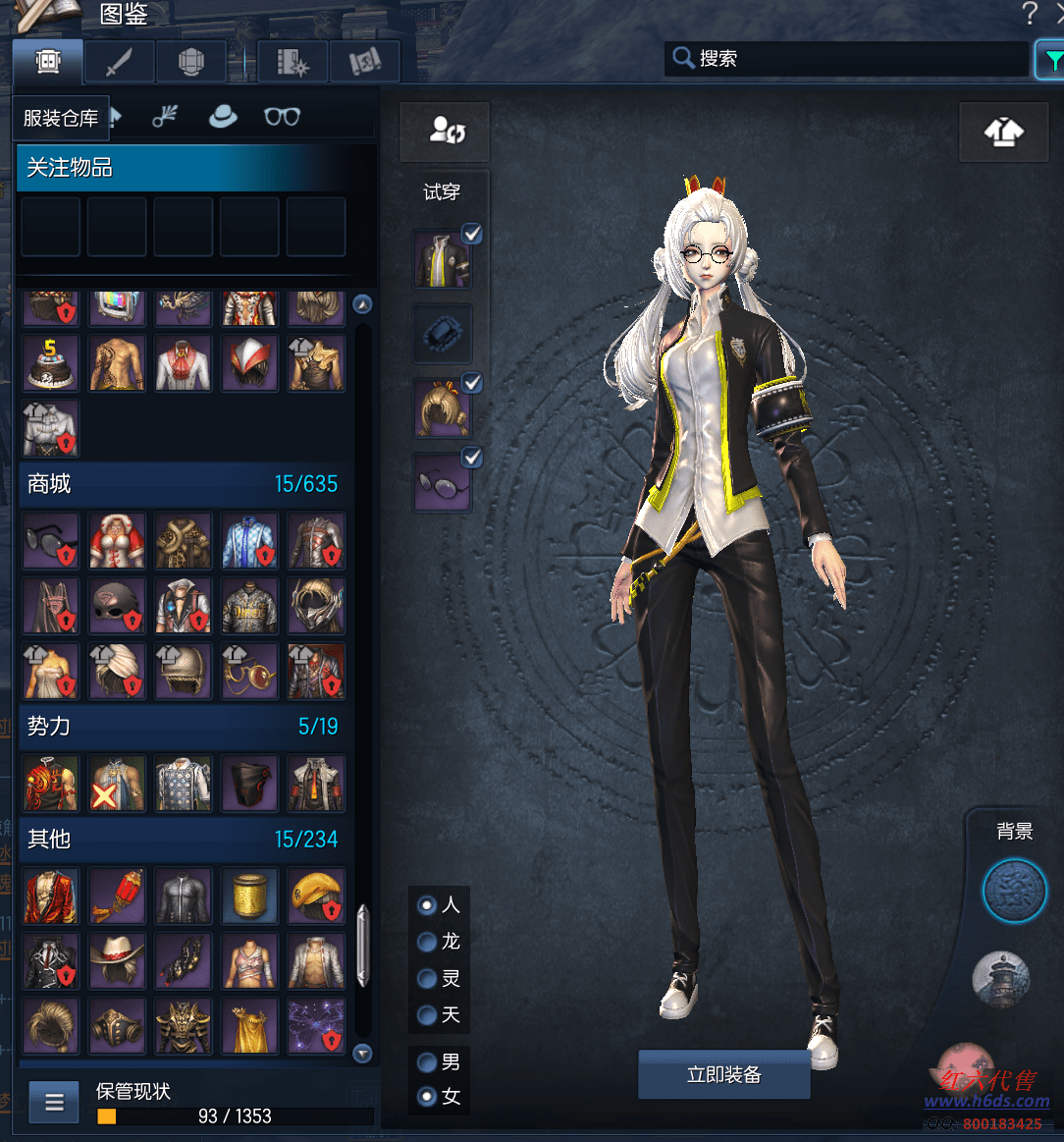Image resolution: width=1064 pixels, height=1142 pixels.
Task: Open the hat category filter
Action: 223,117
